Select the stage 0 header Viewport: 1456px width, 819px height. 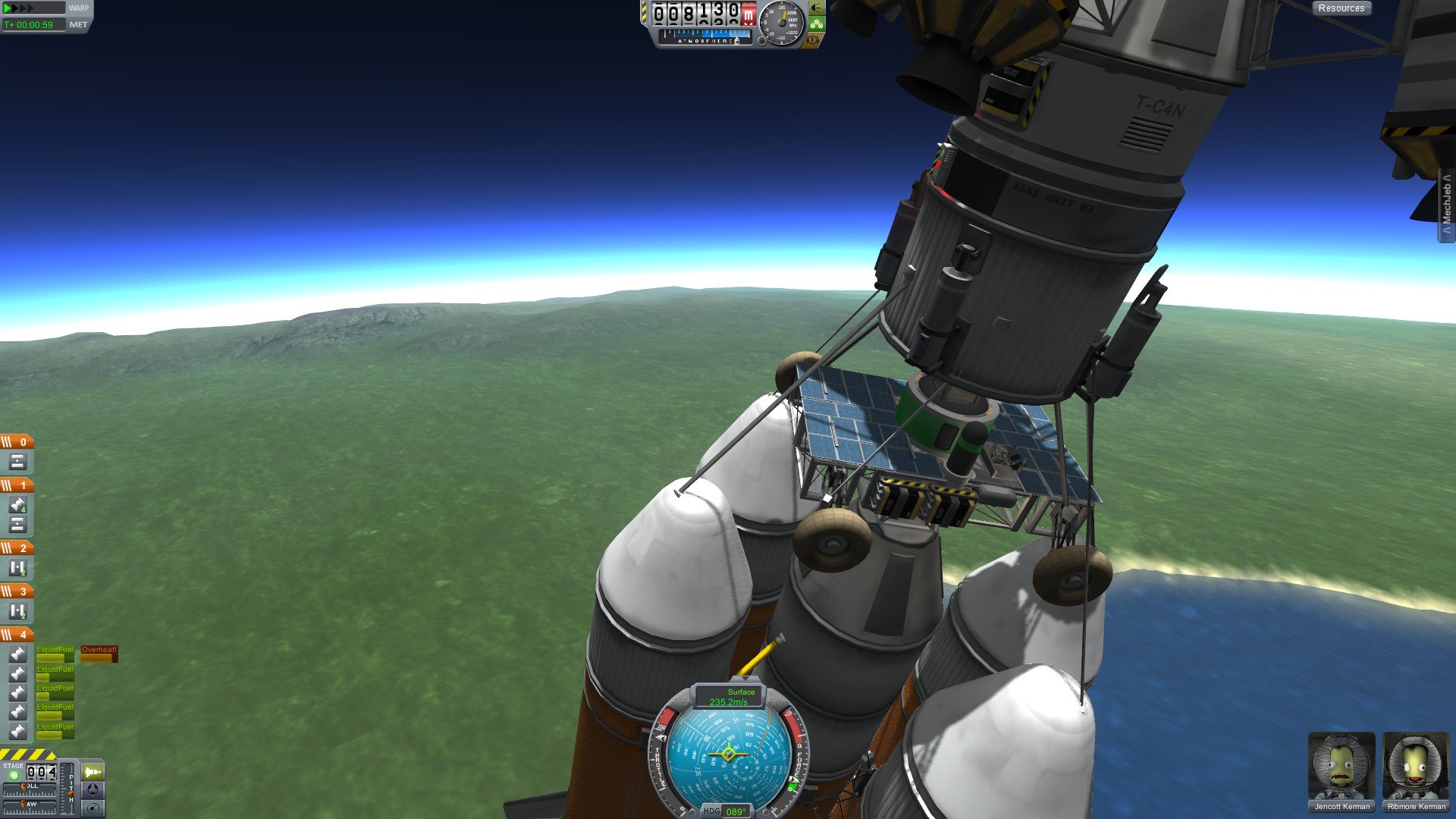pos(17,442)
